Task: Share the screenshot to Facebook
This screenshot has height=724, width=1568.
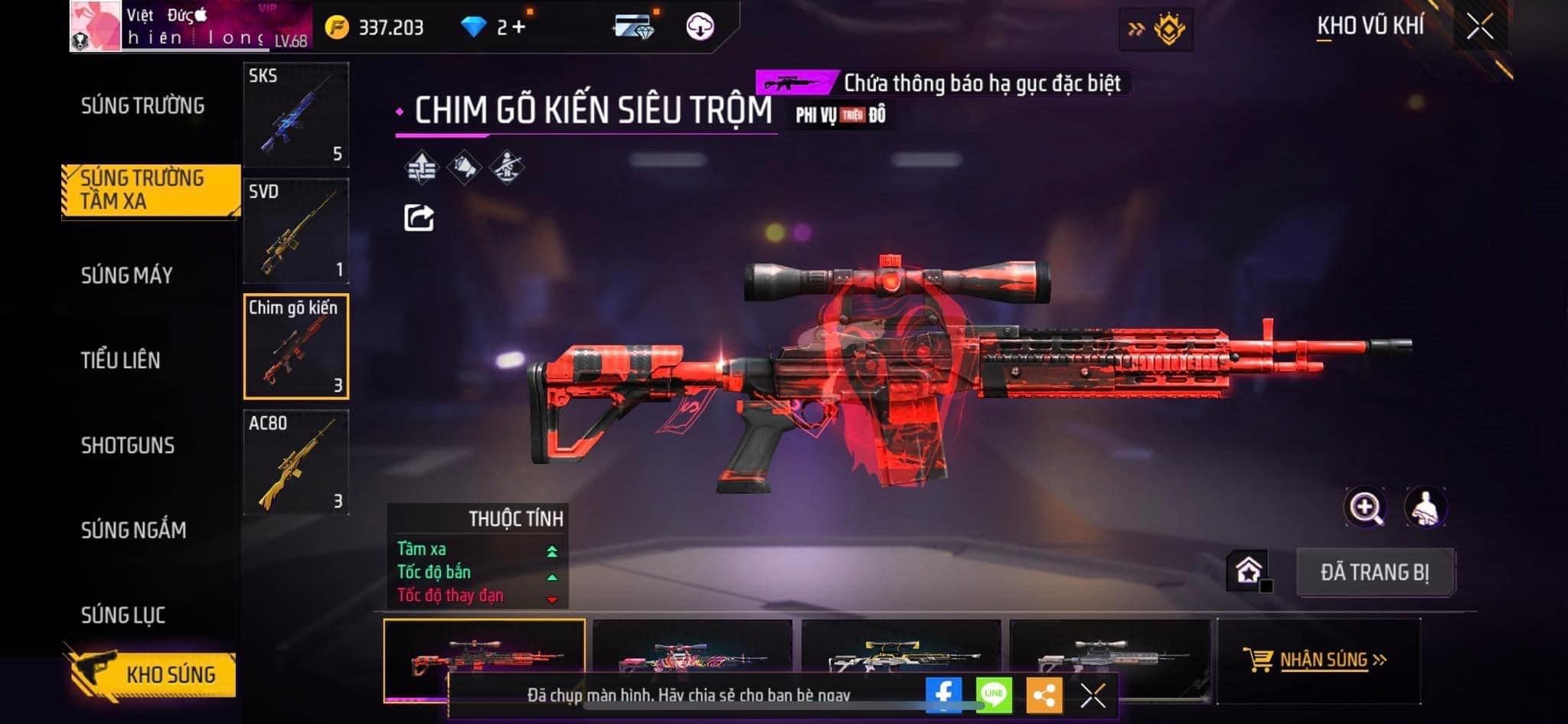Action: point(943,695)
